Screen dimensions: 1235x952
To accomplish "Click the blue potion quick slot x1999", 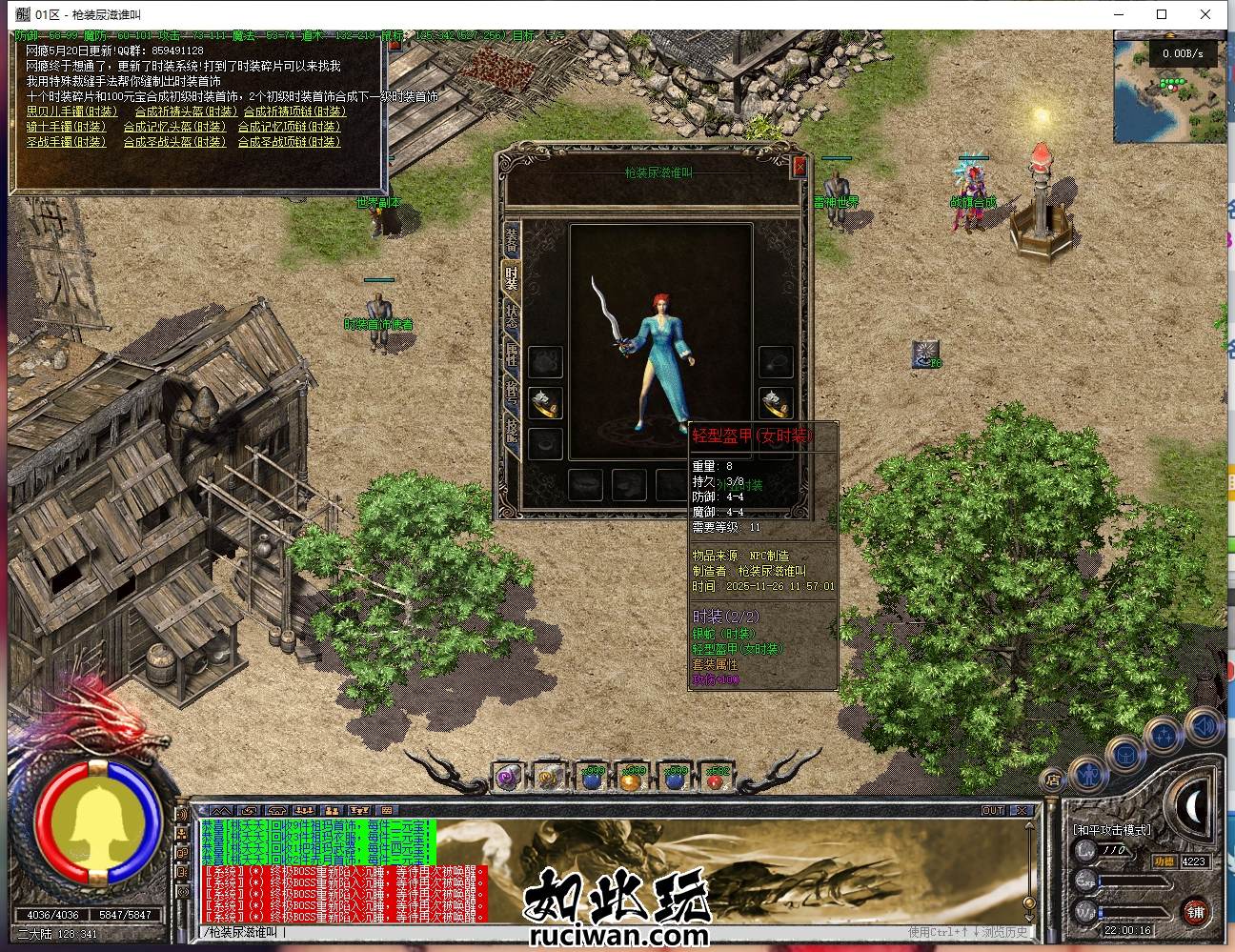I will (x=591, y=780).
